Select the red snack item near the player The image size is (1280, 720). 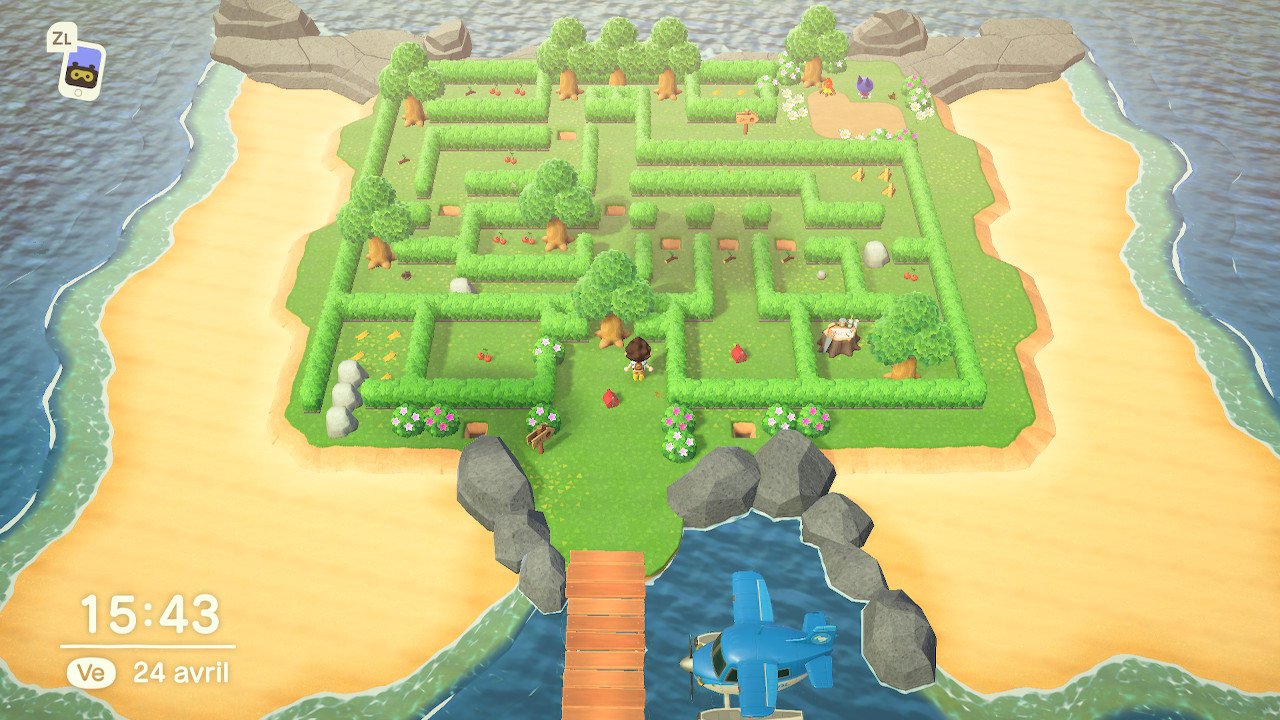point(611,396)
